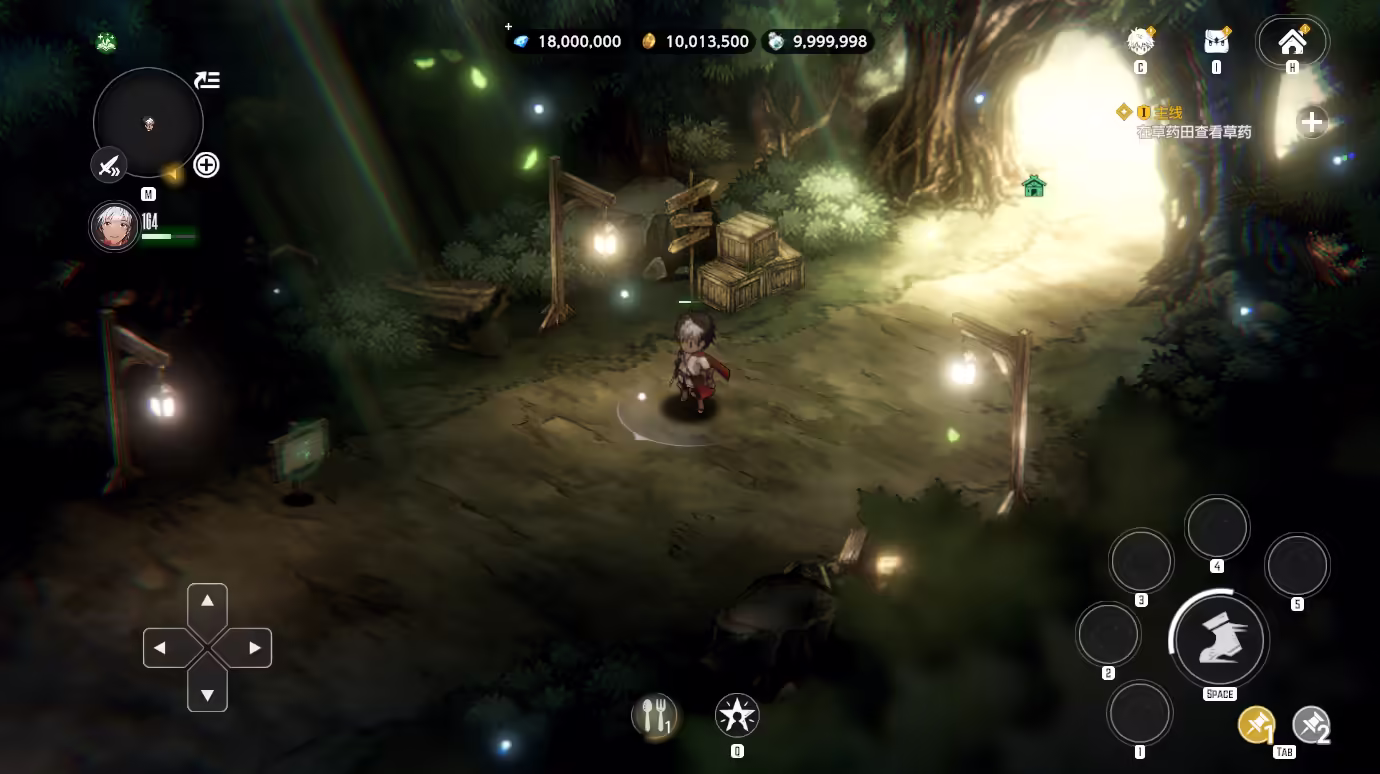Click the plus button beside quest tracker
The height and width of the screenshot is (774, 1380).
tap(1311, 122)
